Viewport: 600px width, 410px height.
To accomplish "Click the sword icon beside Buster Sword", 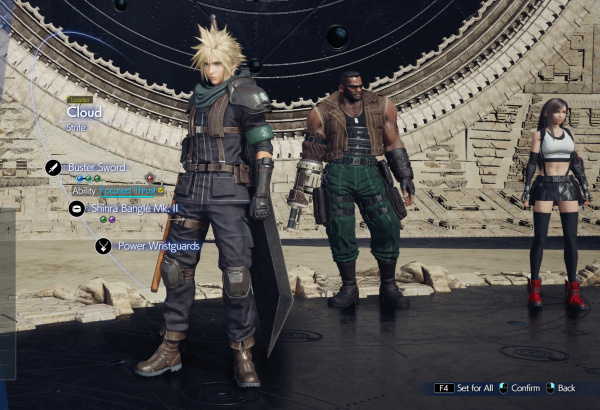I will click(53, 168).
